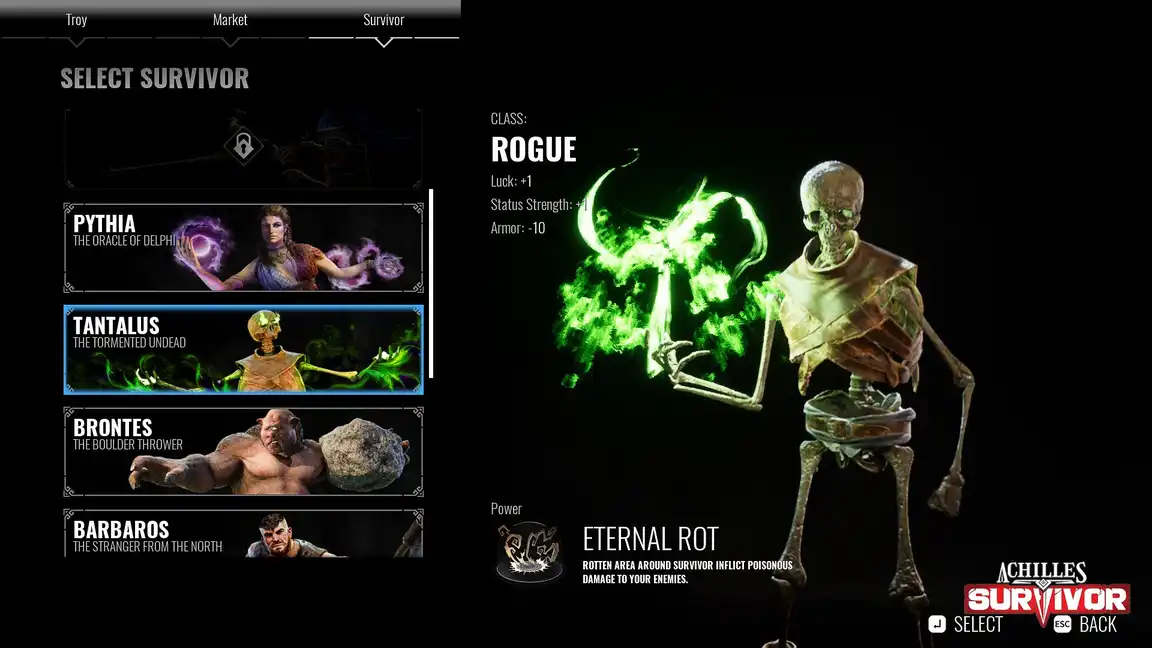The width and height of the screenshot is (1152, 648).
Task: Click the survivor list scrollbar
Action: pyautogui.click(x=432, y=283)
